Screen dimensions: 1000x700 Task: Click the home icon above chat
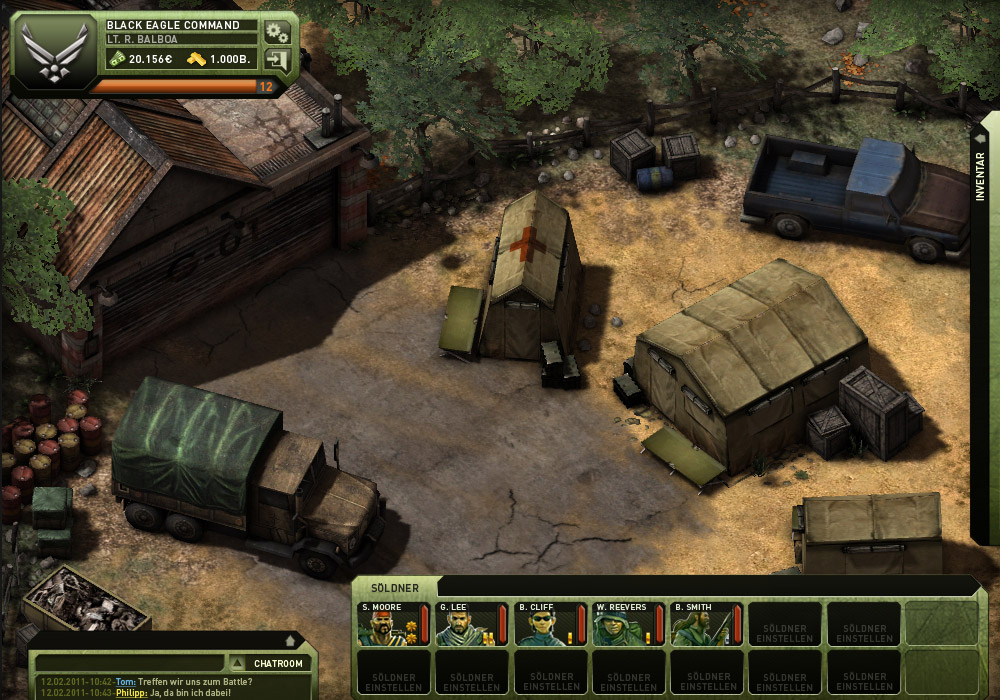pos(290,640)
